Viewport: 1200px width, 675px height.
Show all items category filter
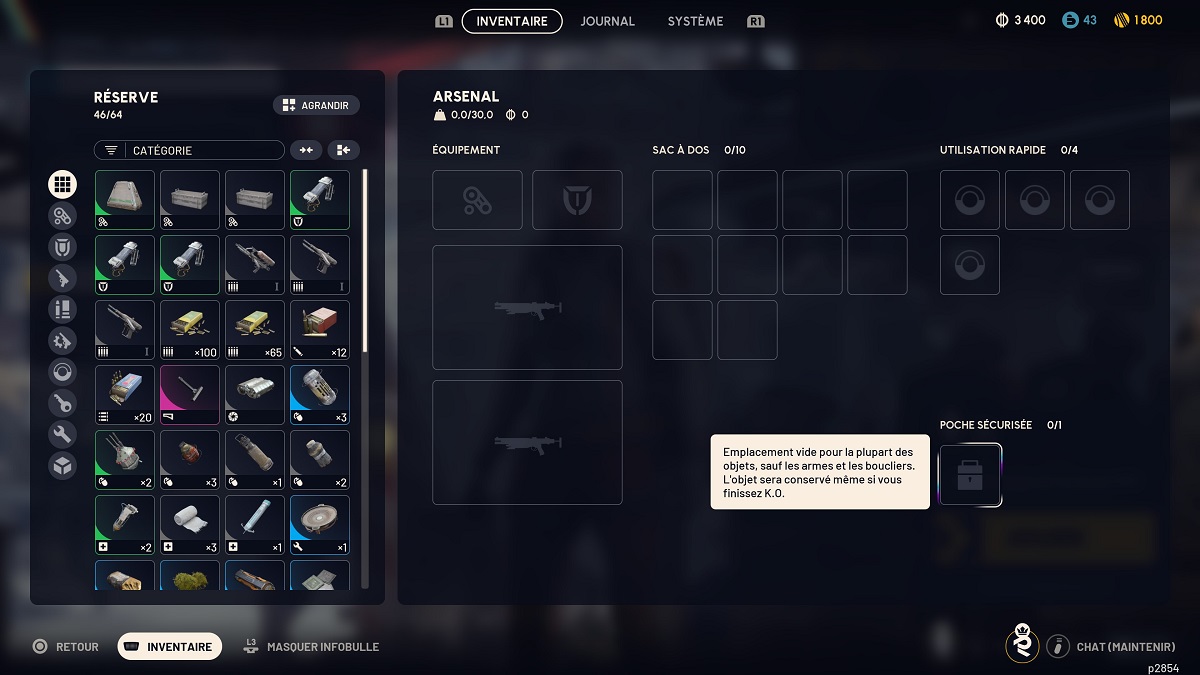click(62, 184)
